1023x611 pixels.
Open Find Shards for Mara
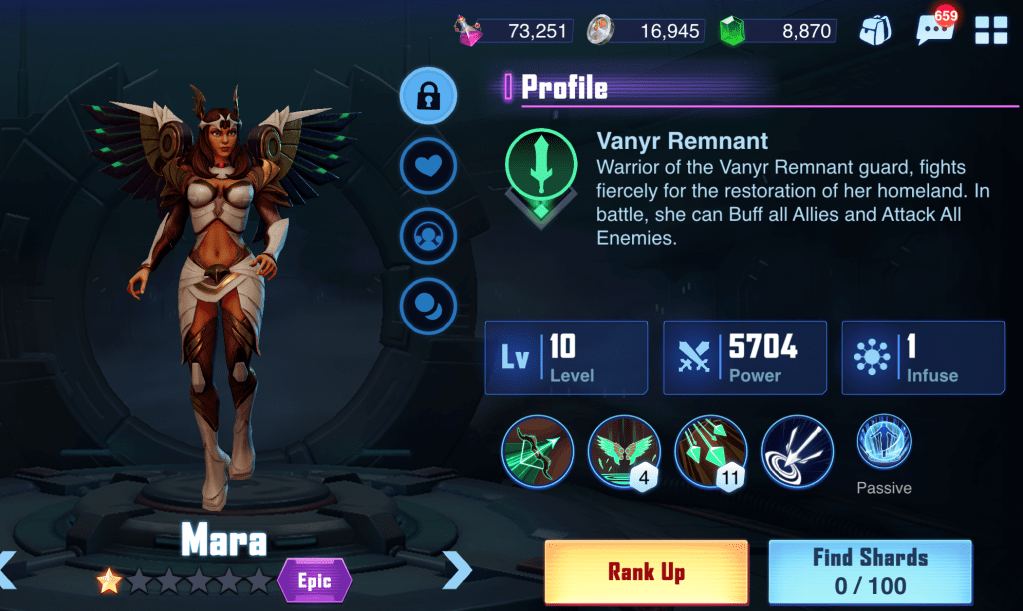[870, 571]
